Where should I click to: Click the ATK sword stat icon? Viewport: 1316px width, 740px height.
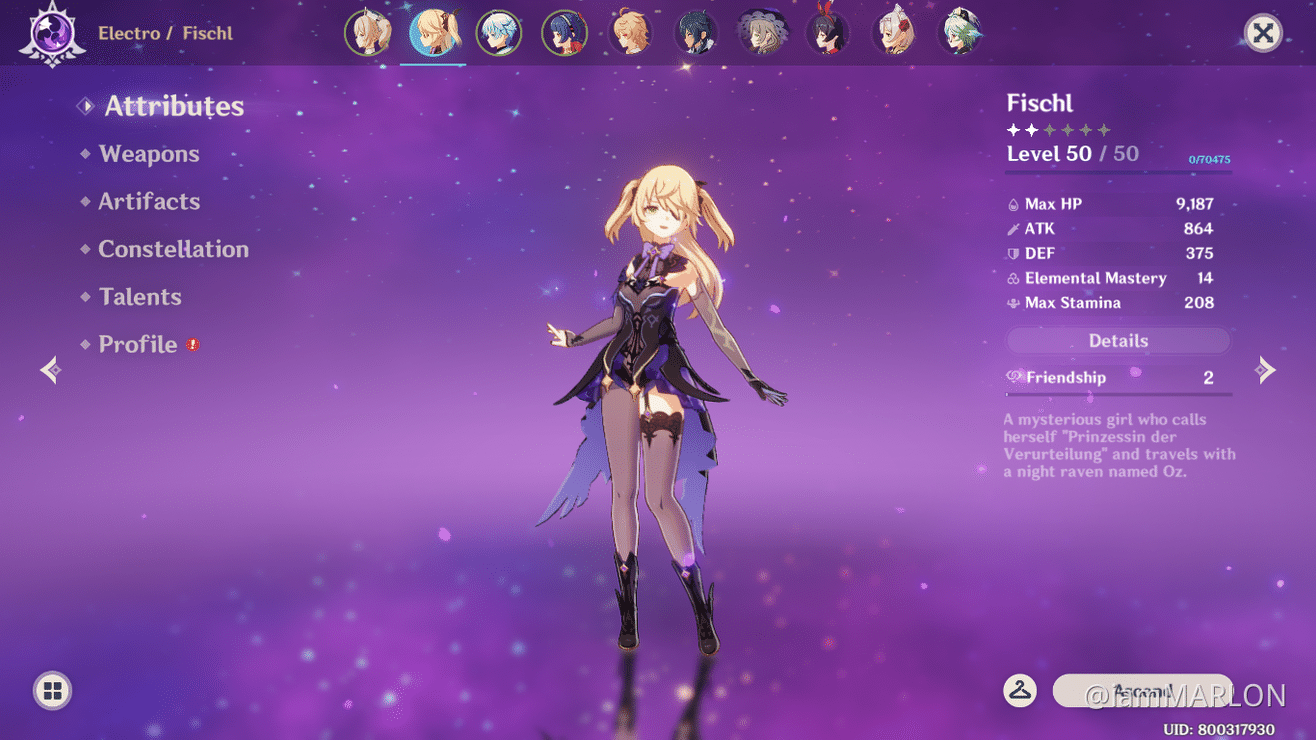point(1013,228)
